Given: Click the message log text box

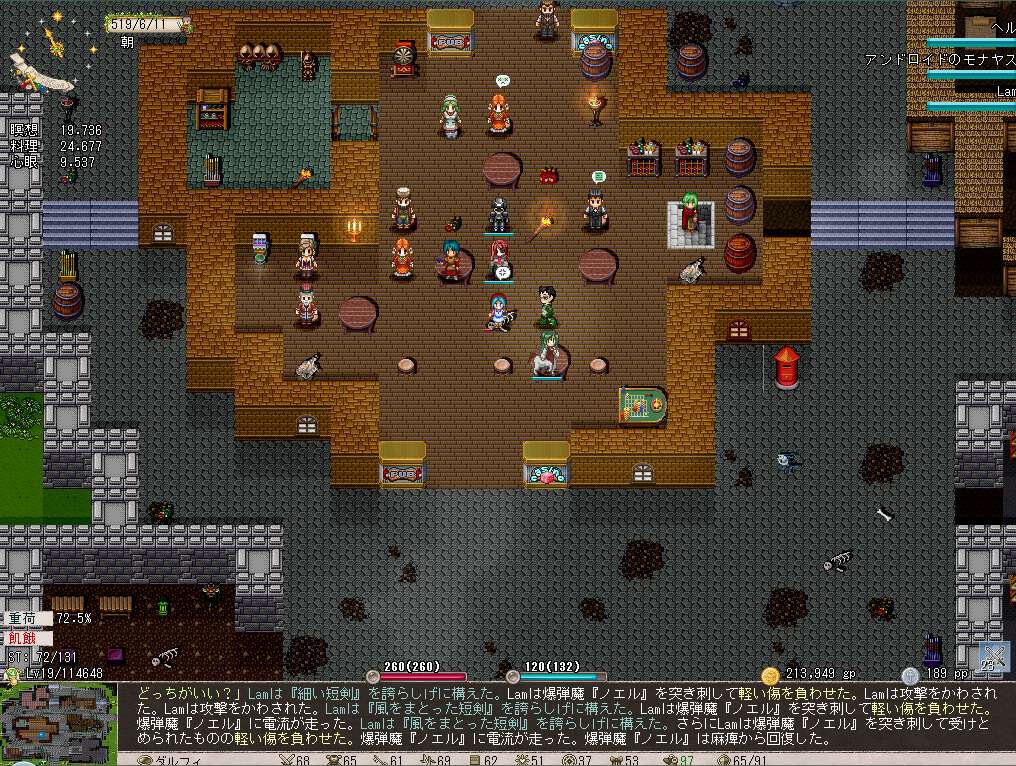Looking at the screenshot, I should click(x=566, y=714).
